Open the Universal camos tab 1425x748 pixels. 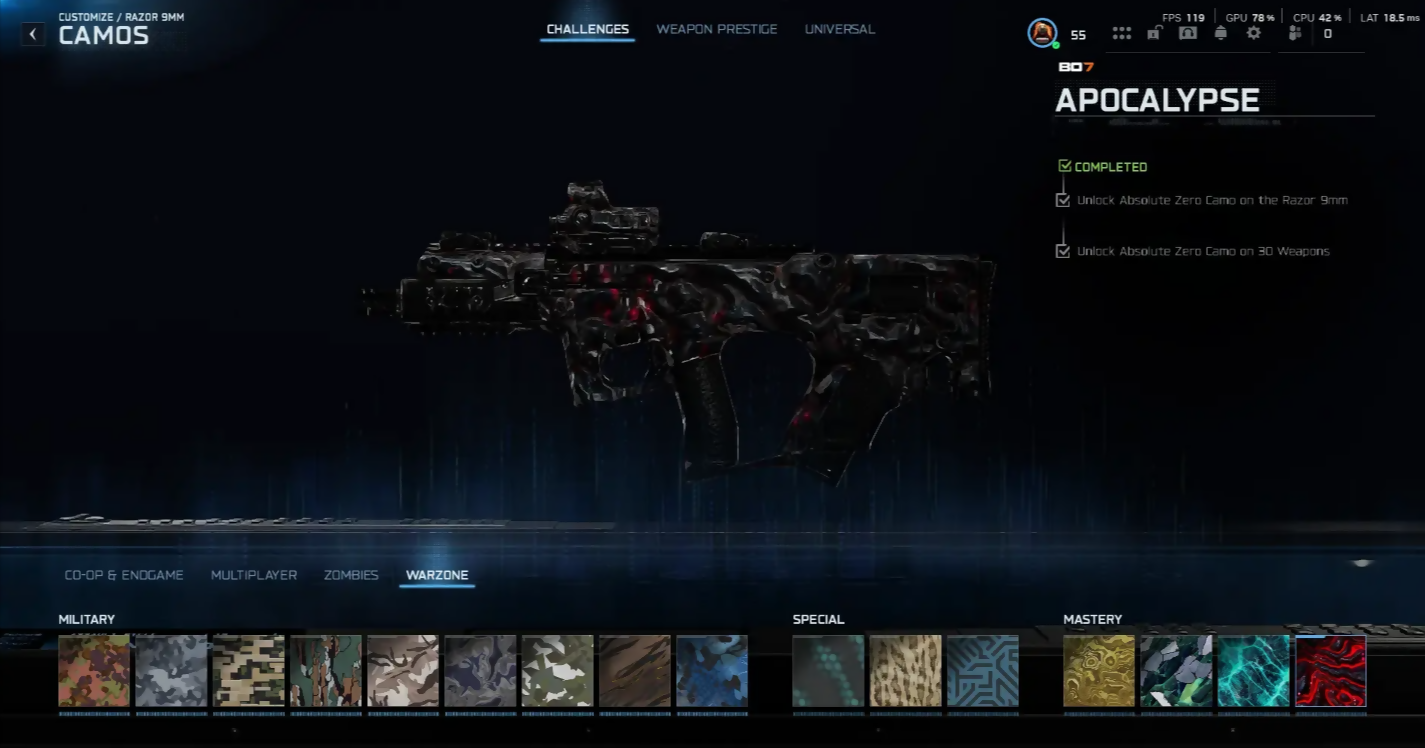point(839,29)
